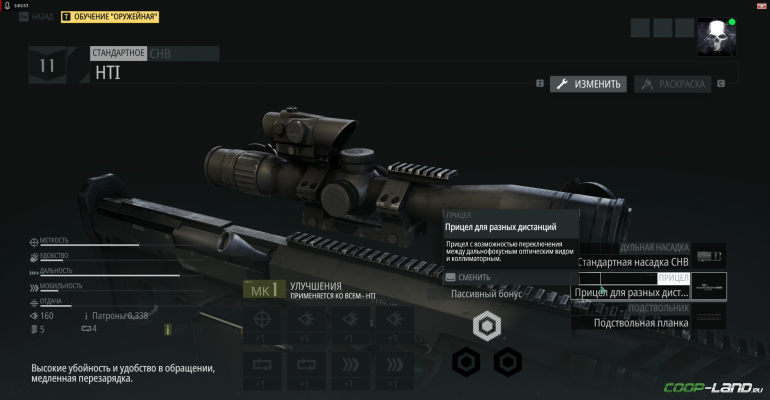Open the Обучение "Оружейная" tutorial prompt
Viewport: 770px width, 400px height.
click(110, 17)
